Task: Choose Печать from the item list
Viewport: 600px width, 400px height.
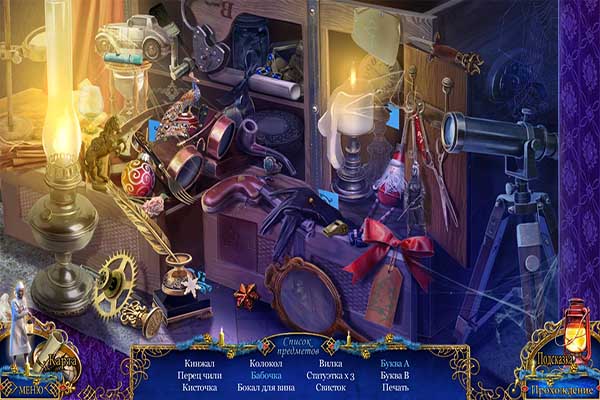Action: pos(395,388)
